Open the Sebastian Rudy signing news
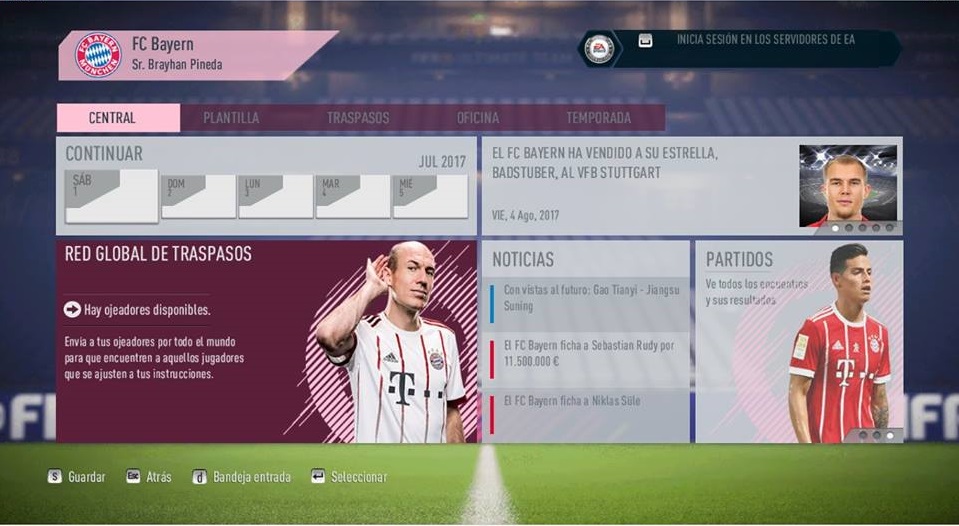The width and height of the screenshot is (959, 526). pyautogui.click(x=590, y=352)
